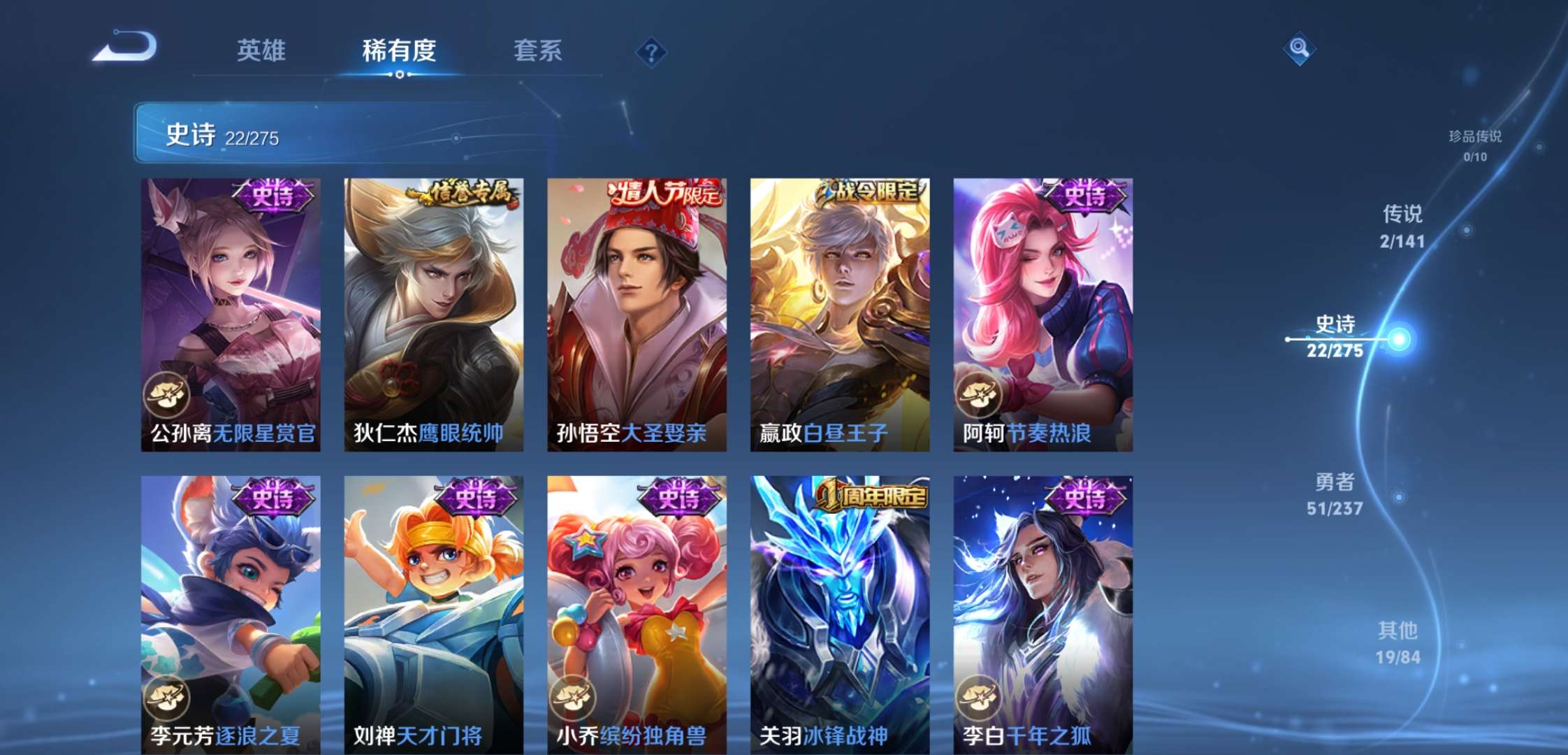The height and width of the screenshot is (755, 1568).
Task: Open the 套系 tab
Action: (x=538, y=50)
